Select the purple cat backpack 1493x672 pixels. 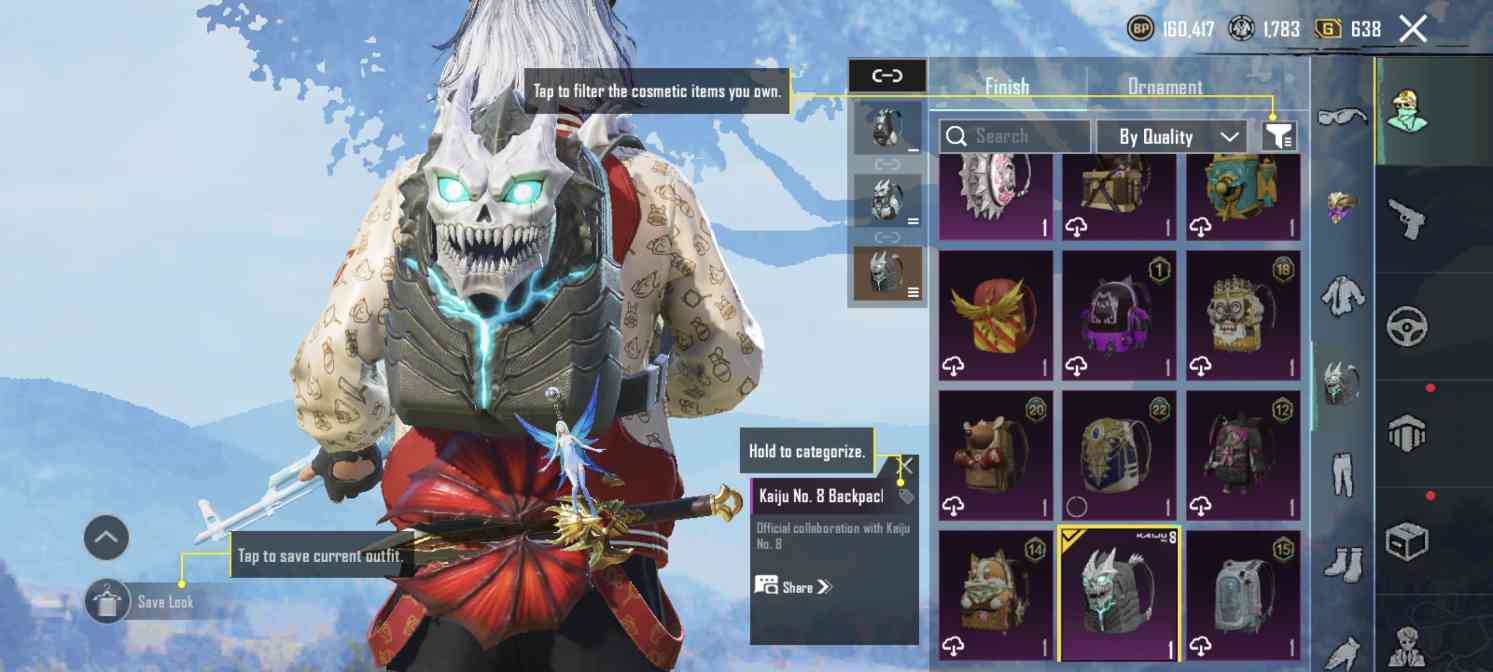coord(1119,314)
